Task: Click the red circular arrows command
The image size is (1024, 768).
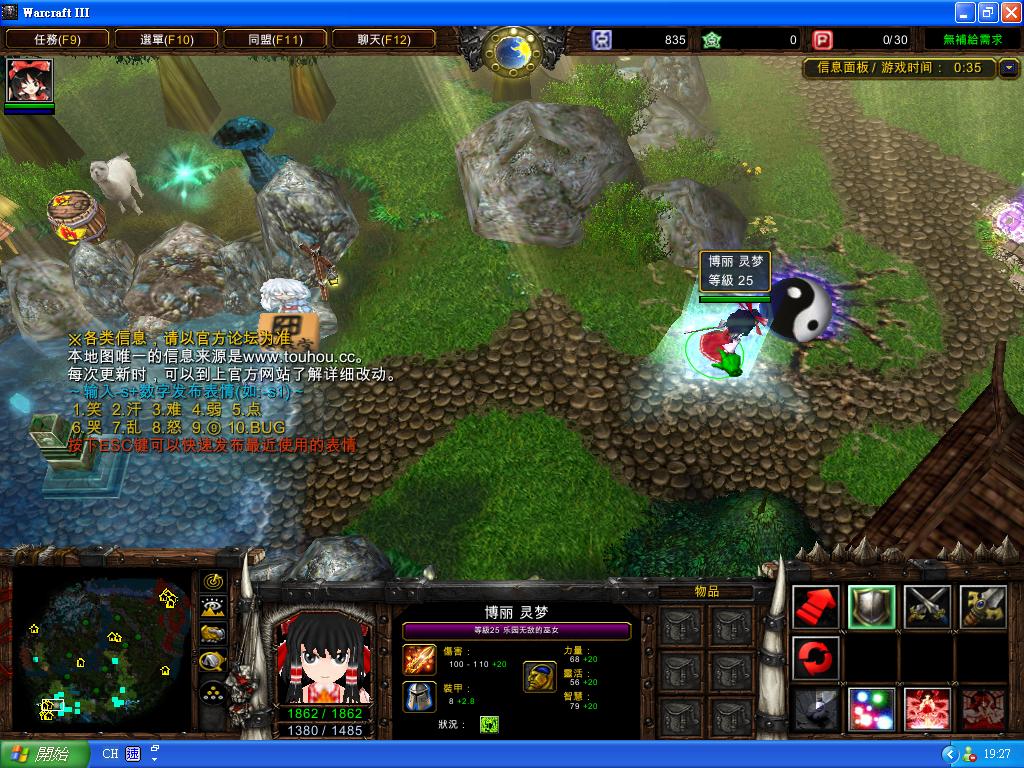Action: (815, 657)
